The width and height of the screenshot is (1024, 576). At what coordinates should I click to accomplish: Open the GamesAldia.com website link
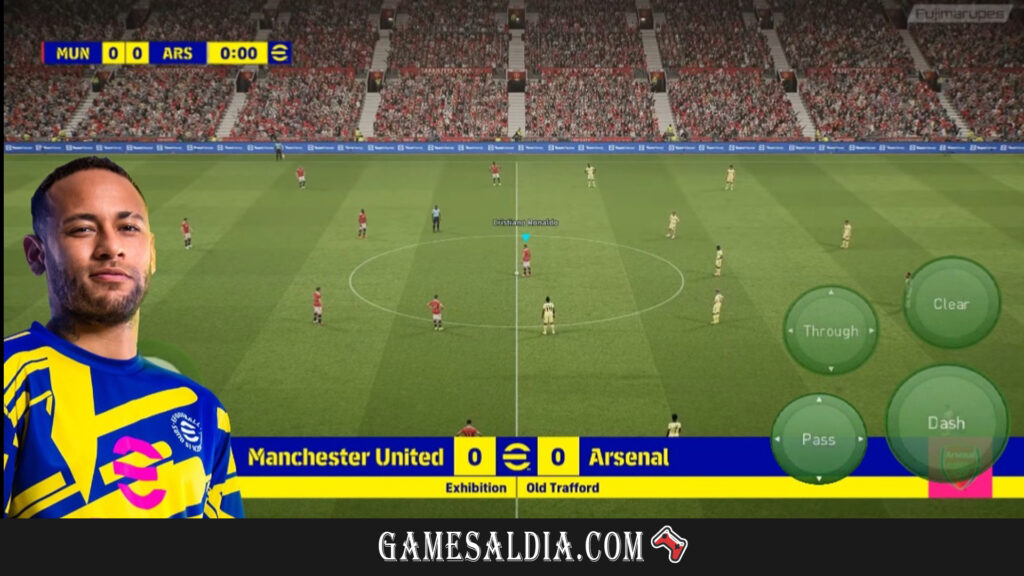[x=511, y=546]
